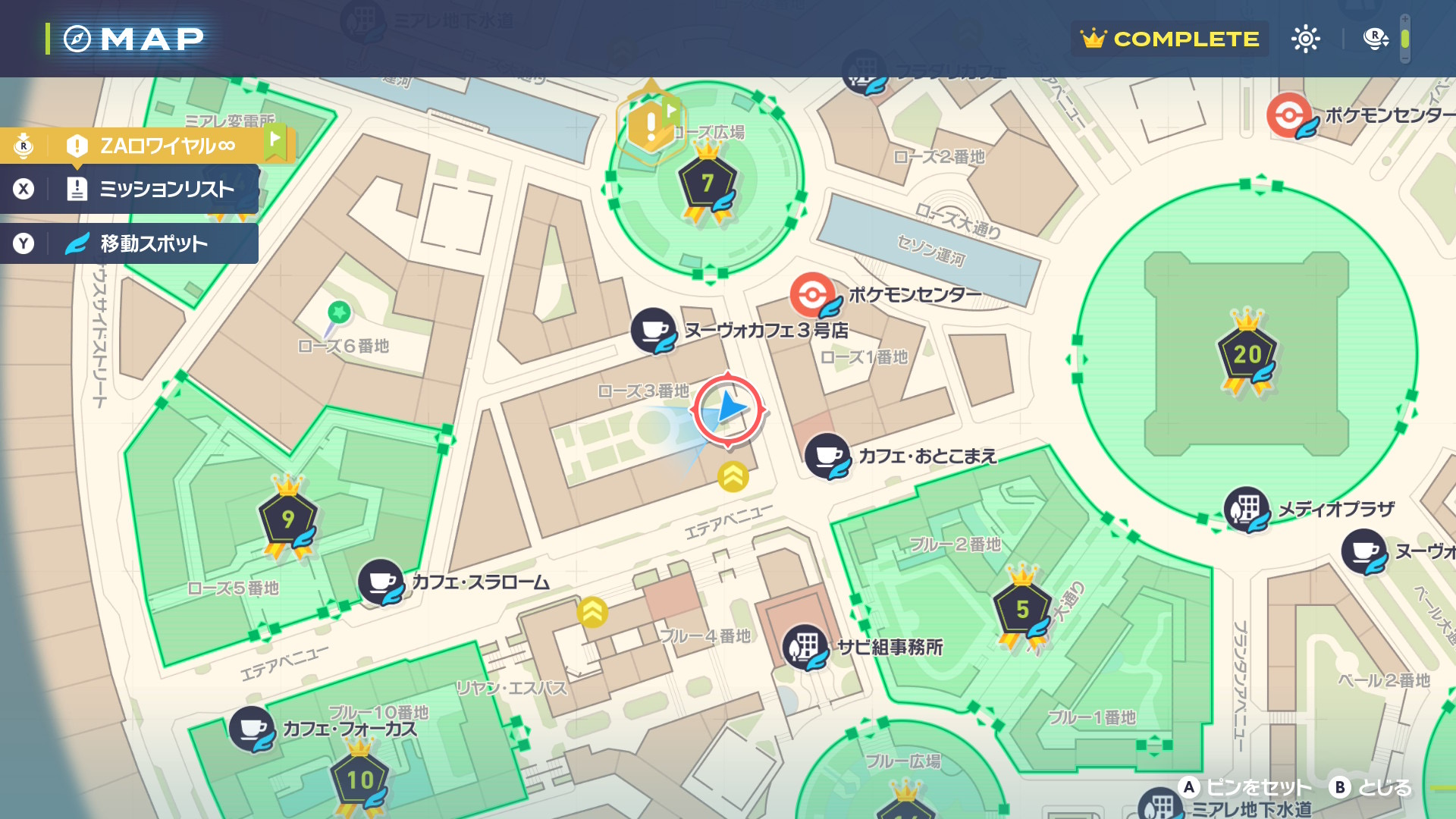Toggle the sun time-of-day icon
1456x819 pixels.
pos(1305,39)
